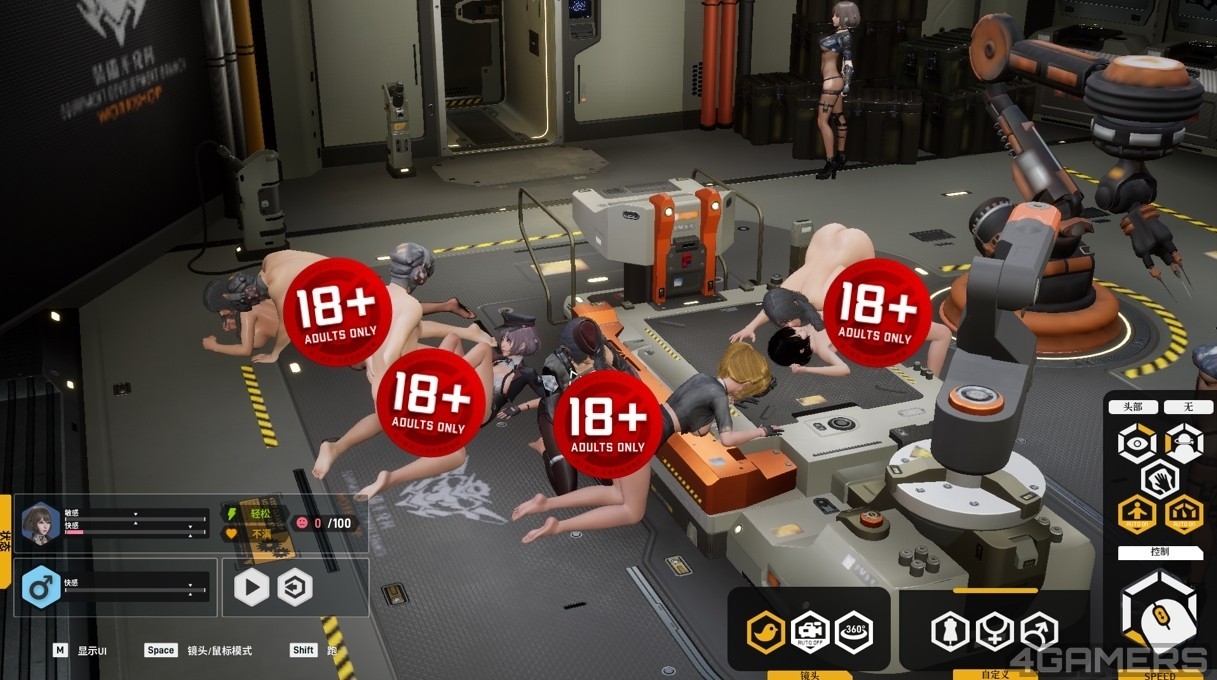1217x680 pixels.
Task: Toggle the standing figure AUTO icon
Action: pyautogui.click(x=1137, y=515)
